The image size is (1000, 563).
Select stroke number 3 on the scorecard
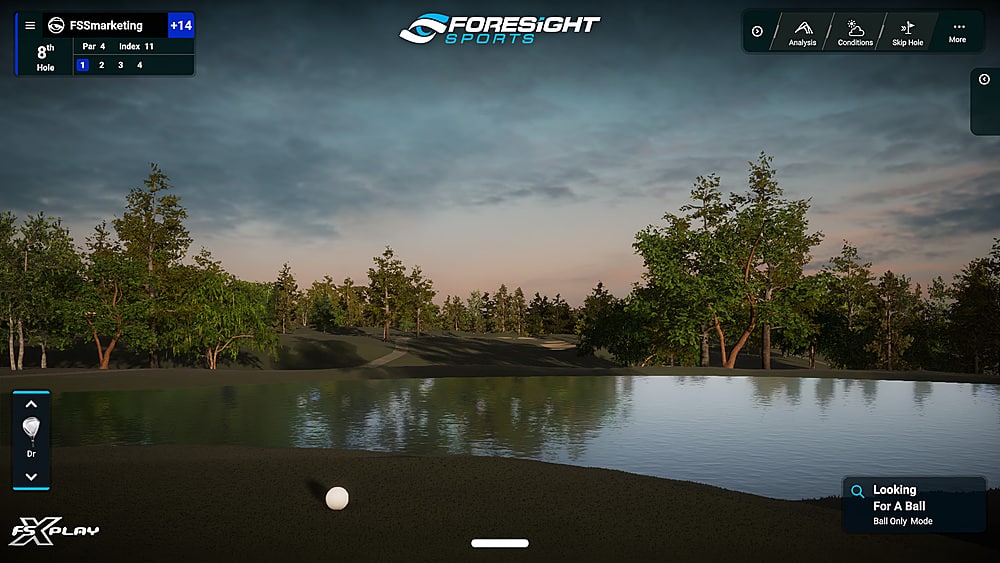tap(121, 65)
